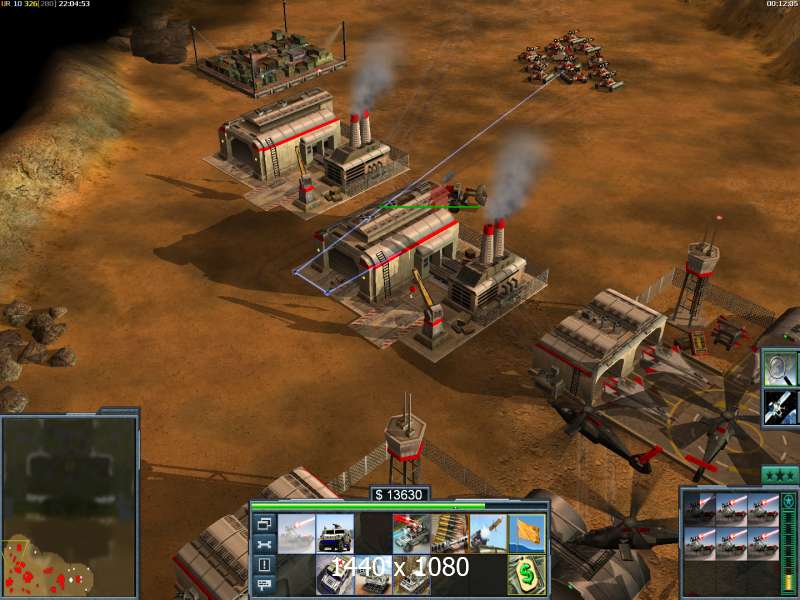
Task: Queue the laser tank build icon
Action: coord(298,534)
